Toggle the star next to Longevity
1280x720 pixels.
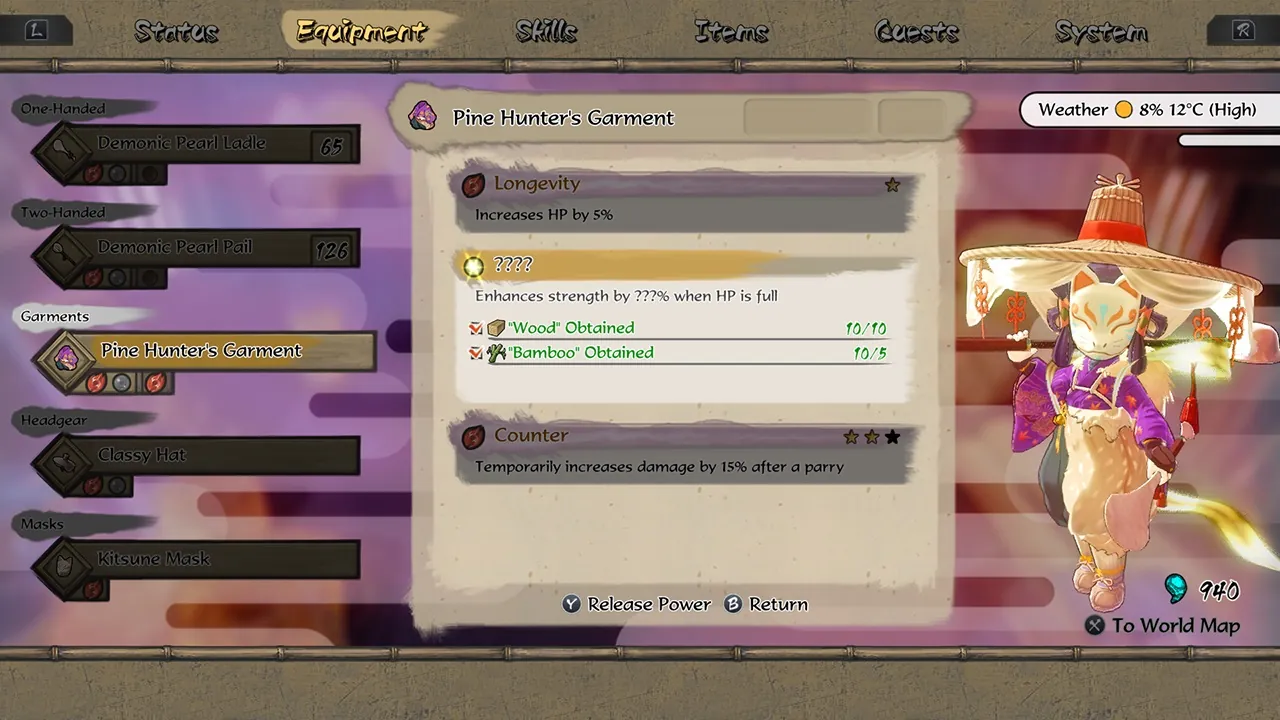[x=892, y=184]
